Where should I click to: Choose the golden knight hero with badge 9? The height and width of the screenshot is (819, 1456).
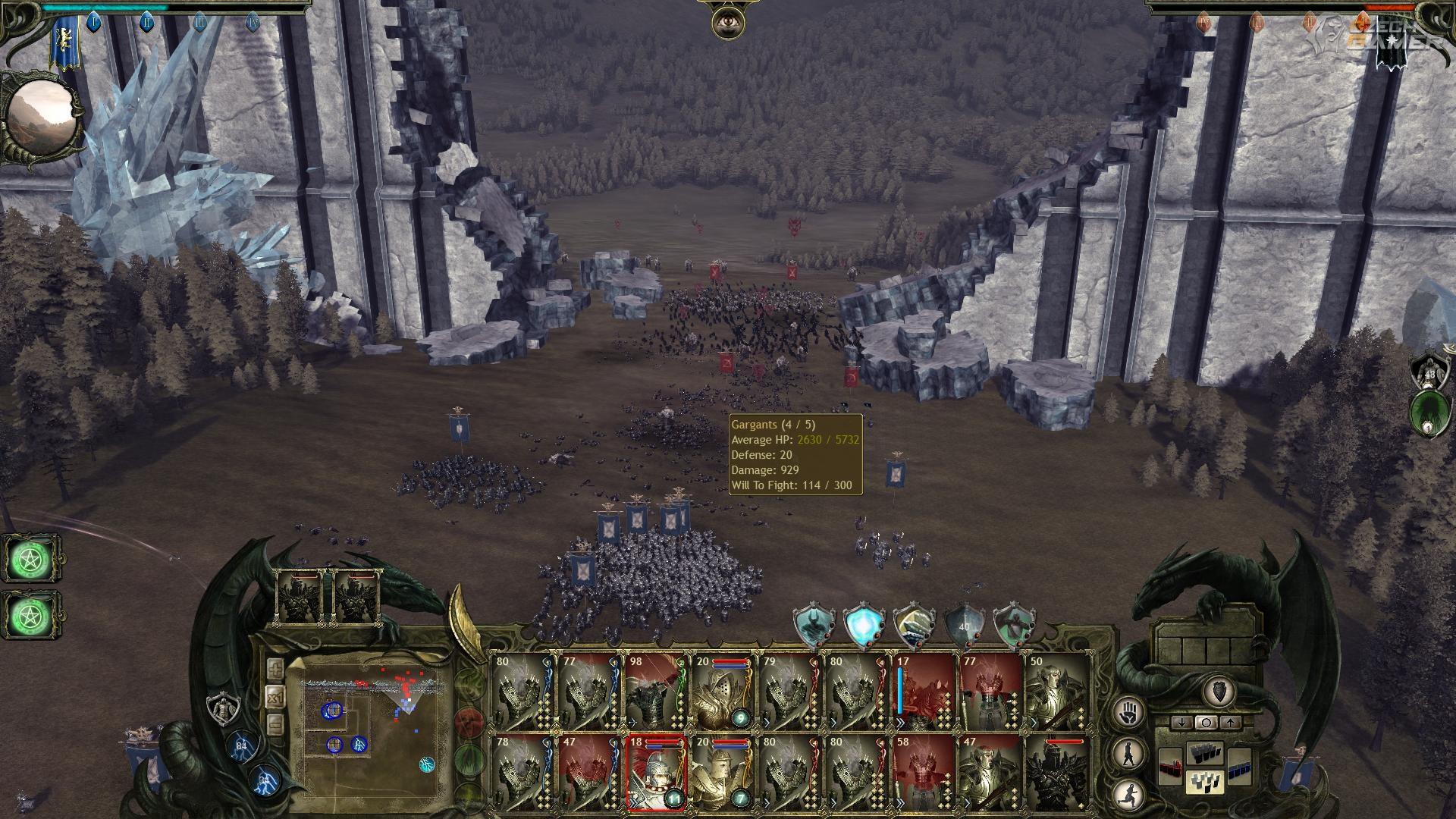tap(723, 692)
